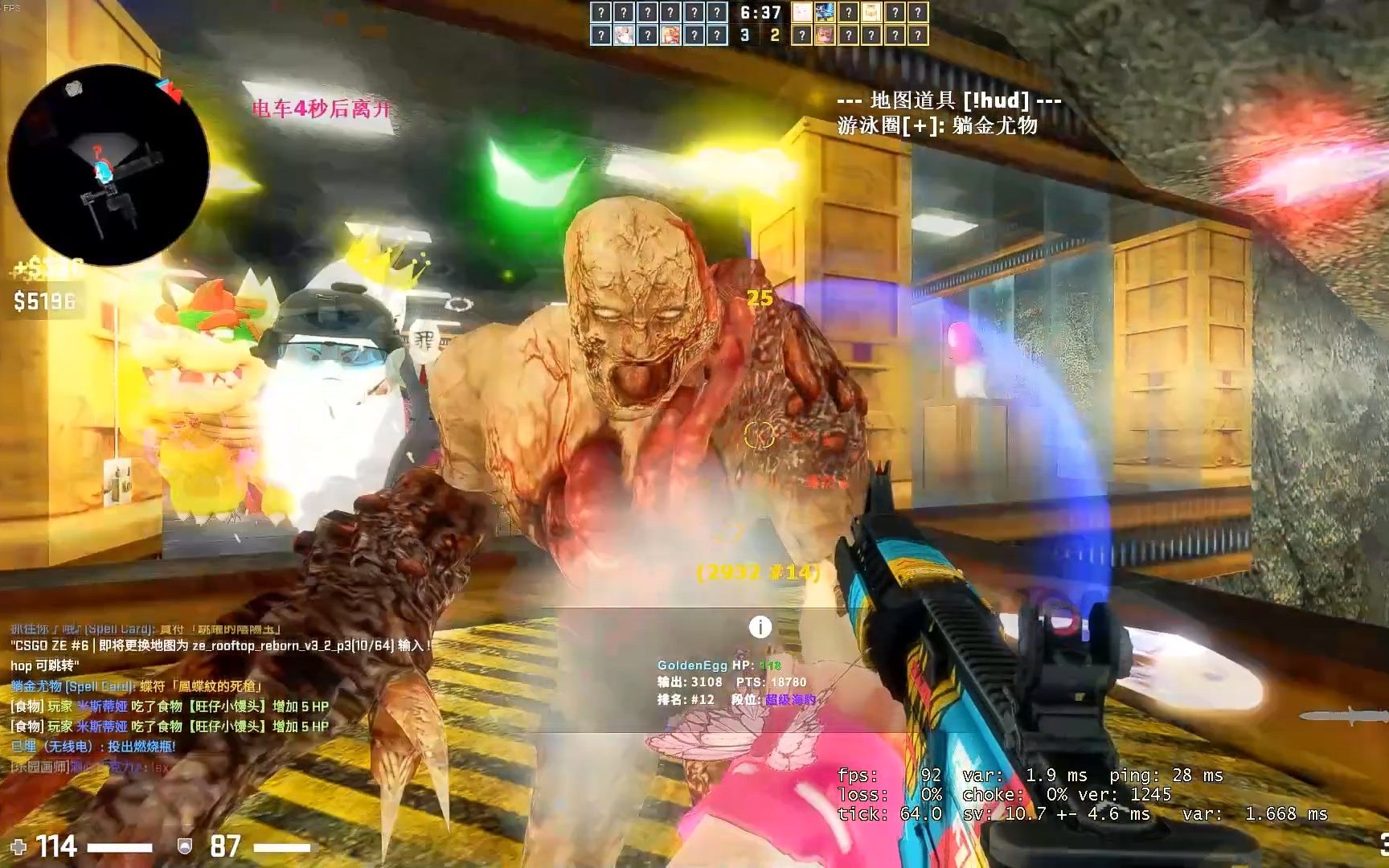Click the 114 health bar

click(x=58, y=845)
